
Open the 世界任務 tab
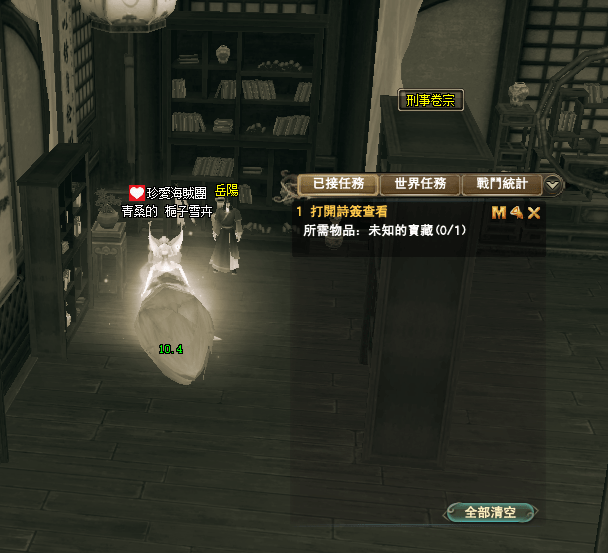[421, 184]
